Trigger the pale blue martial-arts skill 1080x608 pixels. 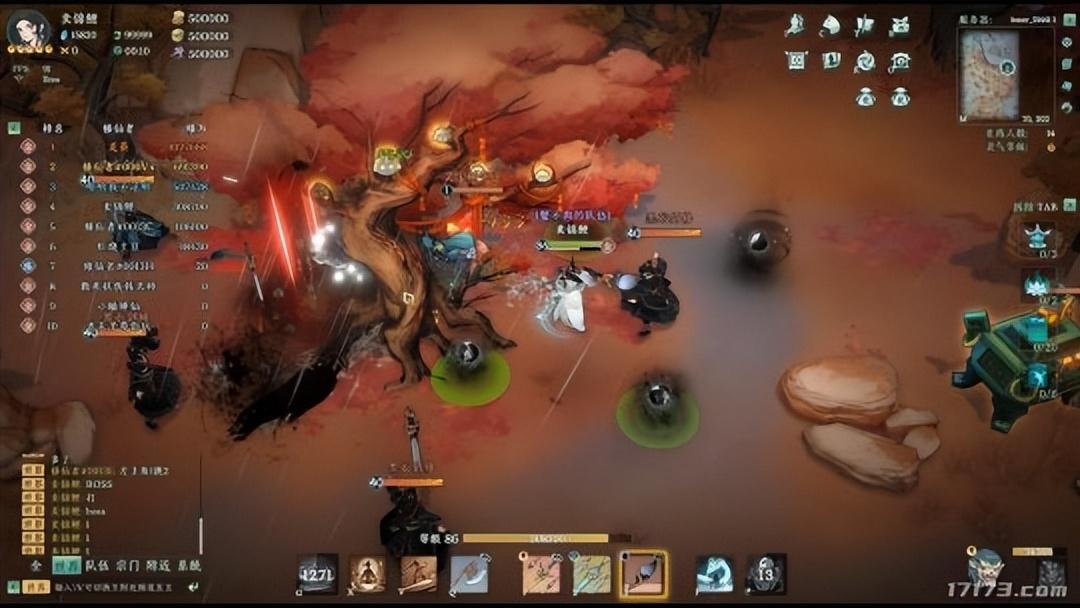714,574
